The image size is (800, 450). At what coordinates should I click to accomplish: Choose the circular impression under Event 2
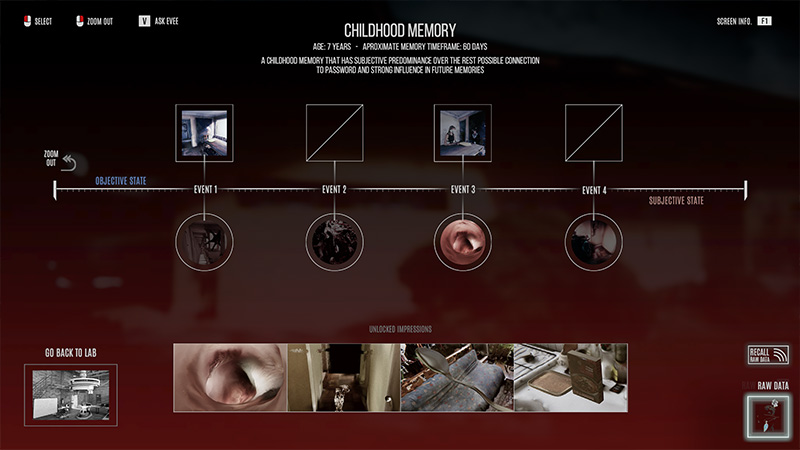[334, 241]
